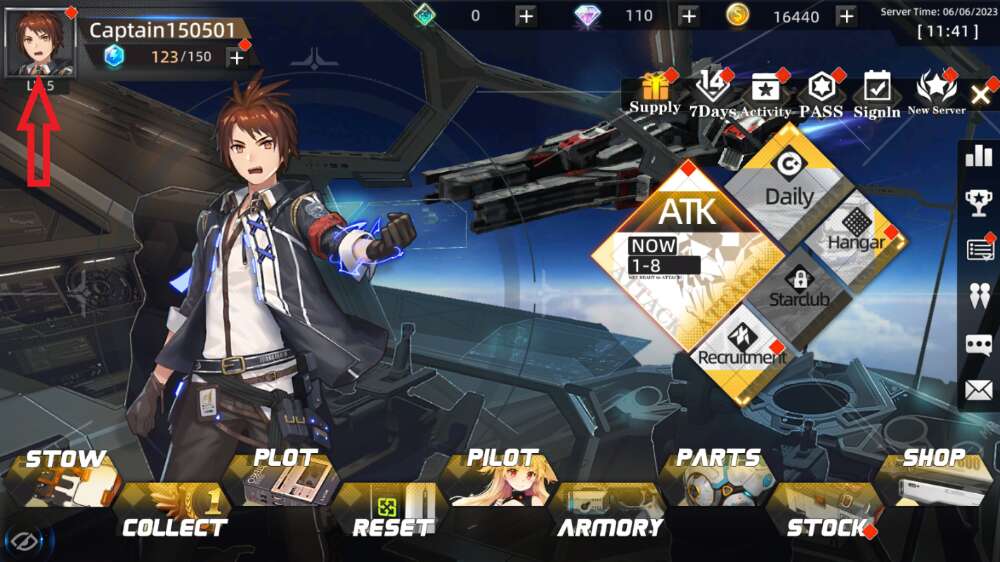Enter the Hangar

click(x=854, y=230)
